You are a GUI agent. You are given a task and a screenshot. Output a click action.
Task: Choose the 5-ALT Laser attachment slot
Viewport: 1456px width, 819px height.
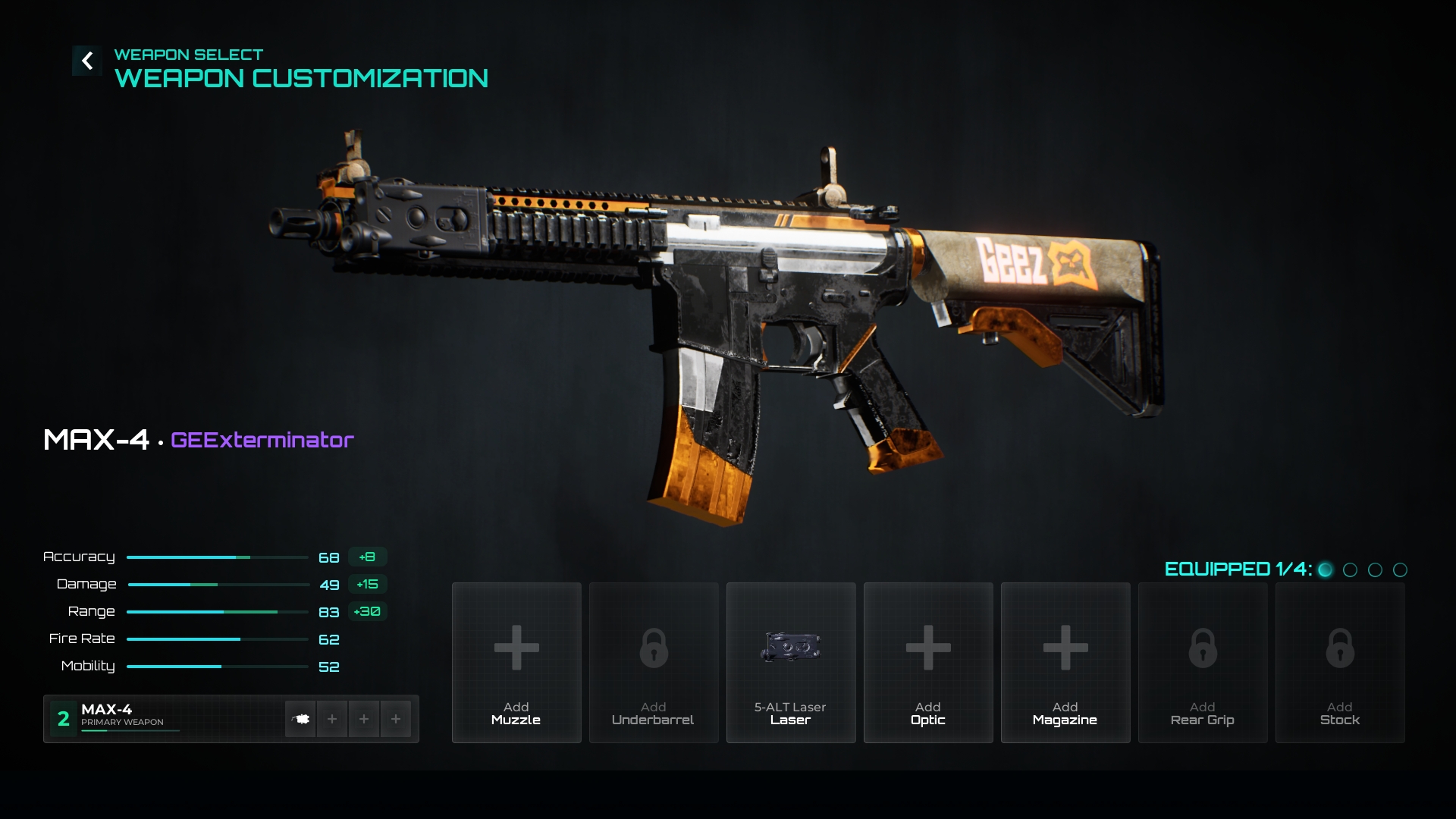[x=791, y=662]
